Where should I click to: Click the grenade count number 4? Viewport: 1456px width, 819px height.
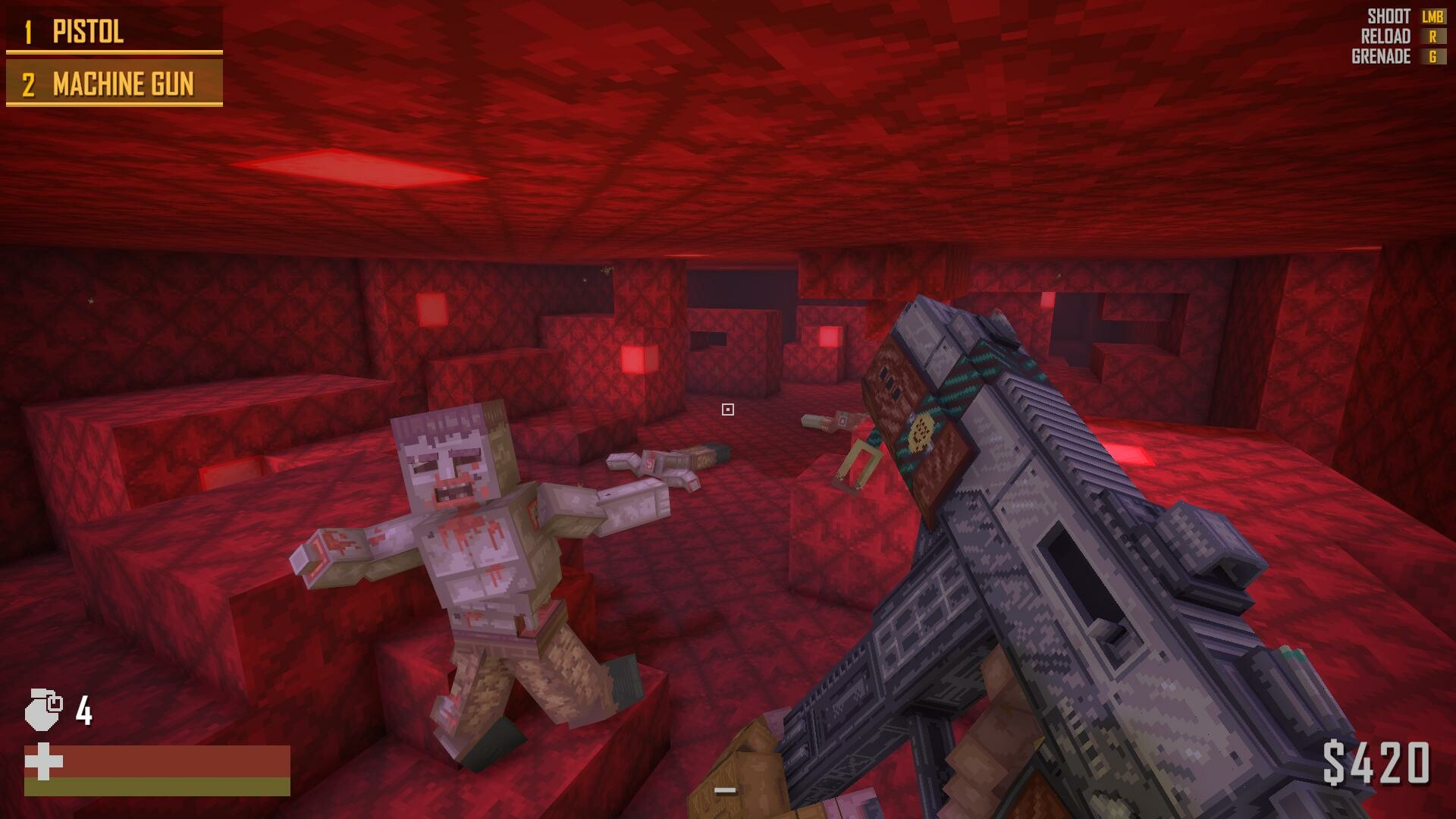click(x=83, y=711)
